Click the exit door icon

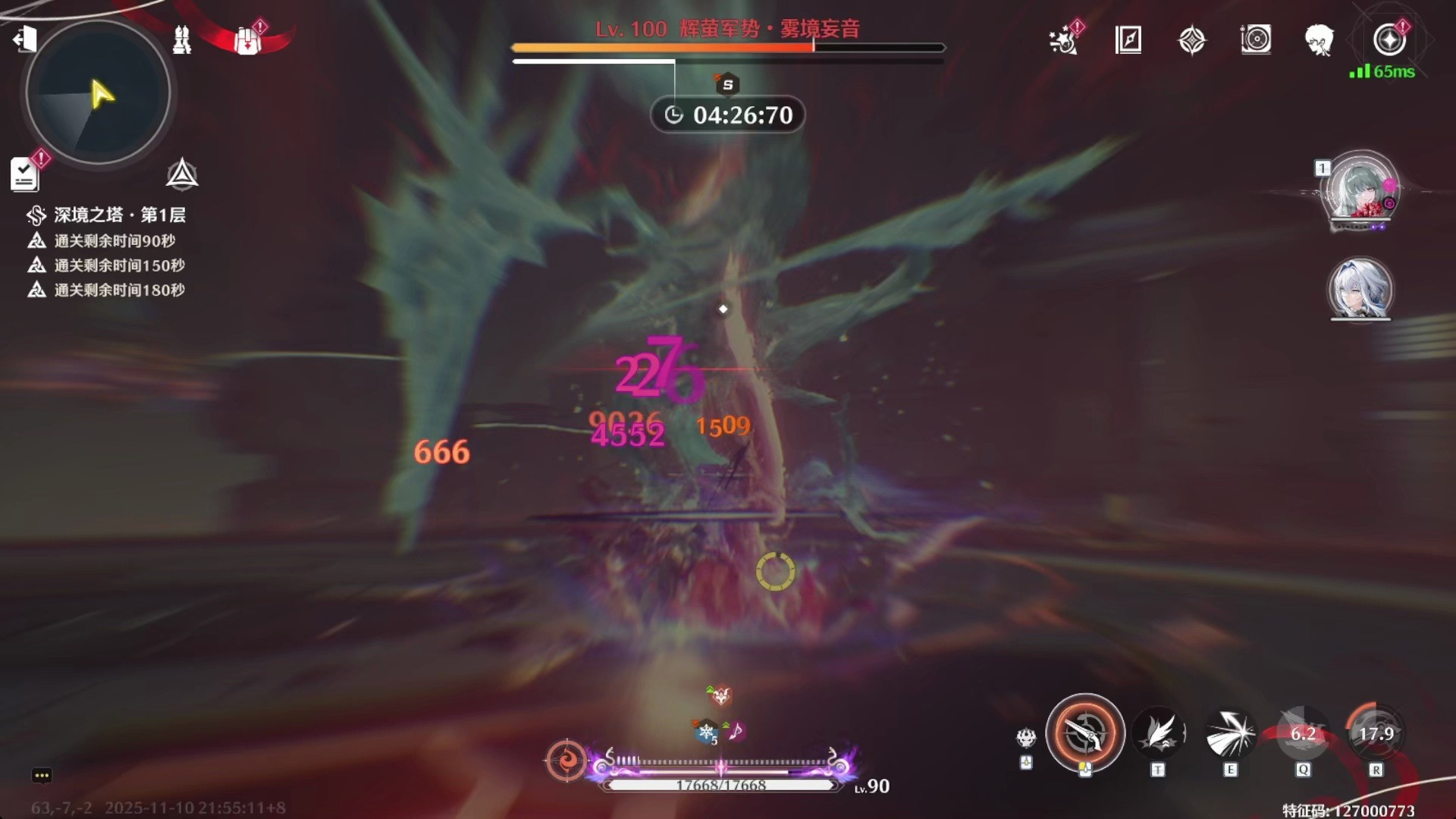[25, 38]
